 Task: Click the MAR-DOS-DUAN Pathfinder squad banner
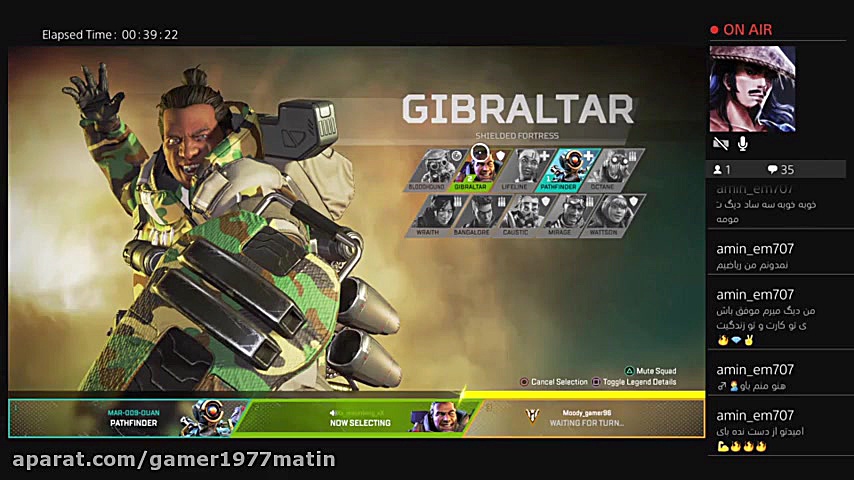pos(128,418)
